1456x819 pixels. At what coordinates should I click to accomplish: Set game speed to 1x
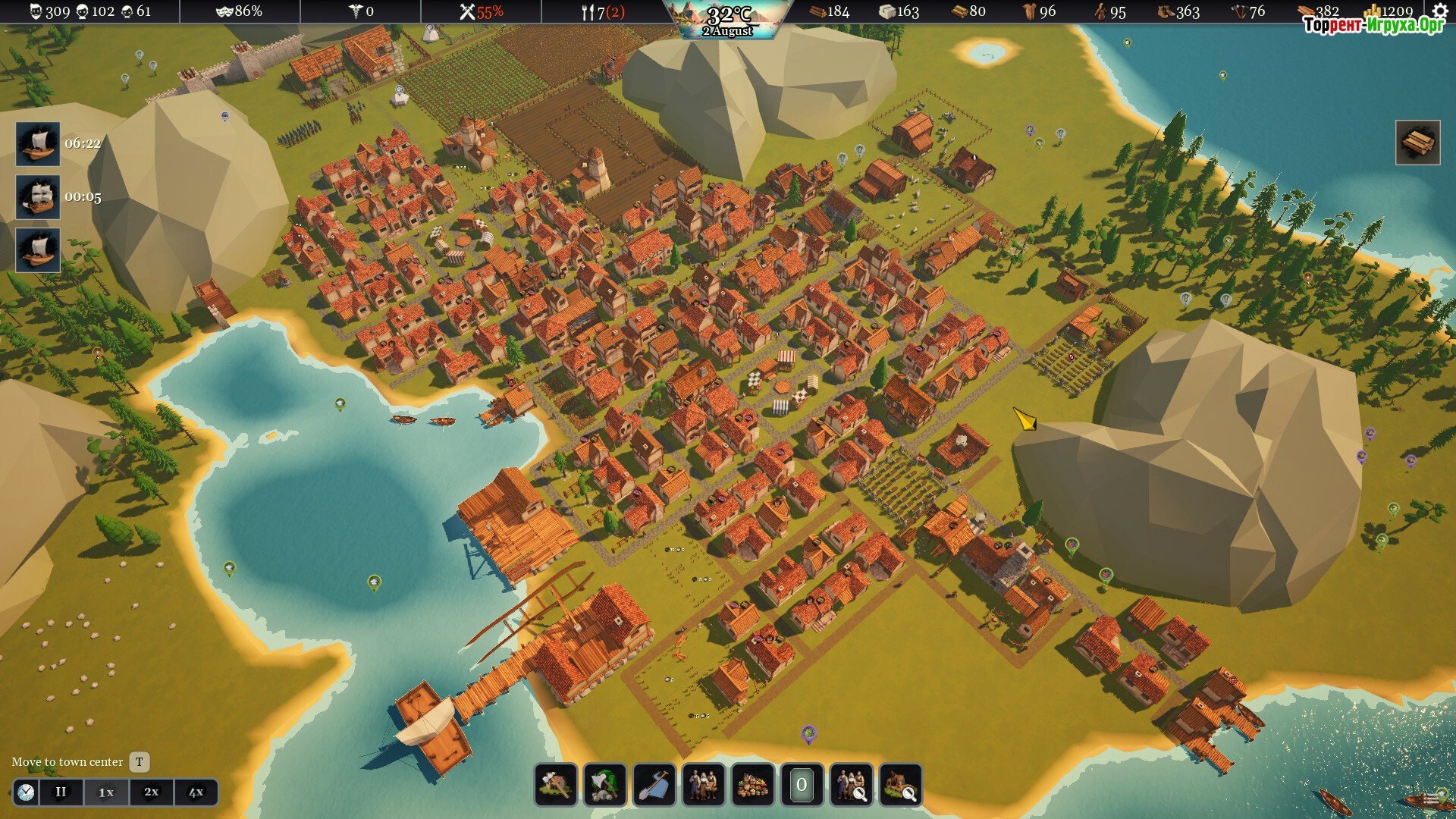pyautogui.click(x=106, y=792)
